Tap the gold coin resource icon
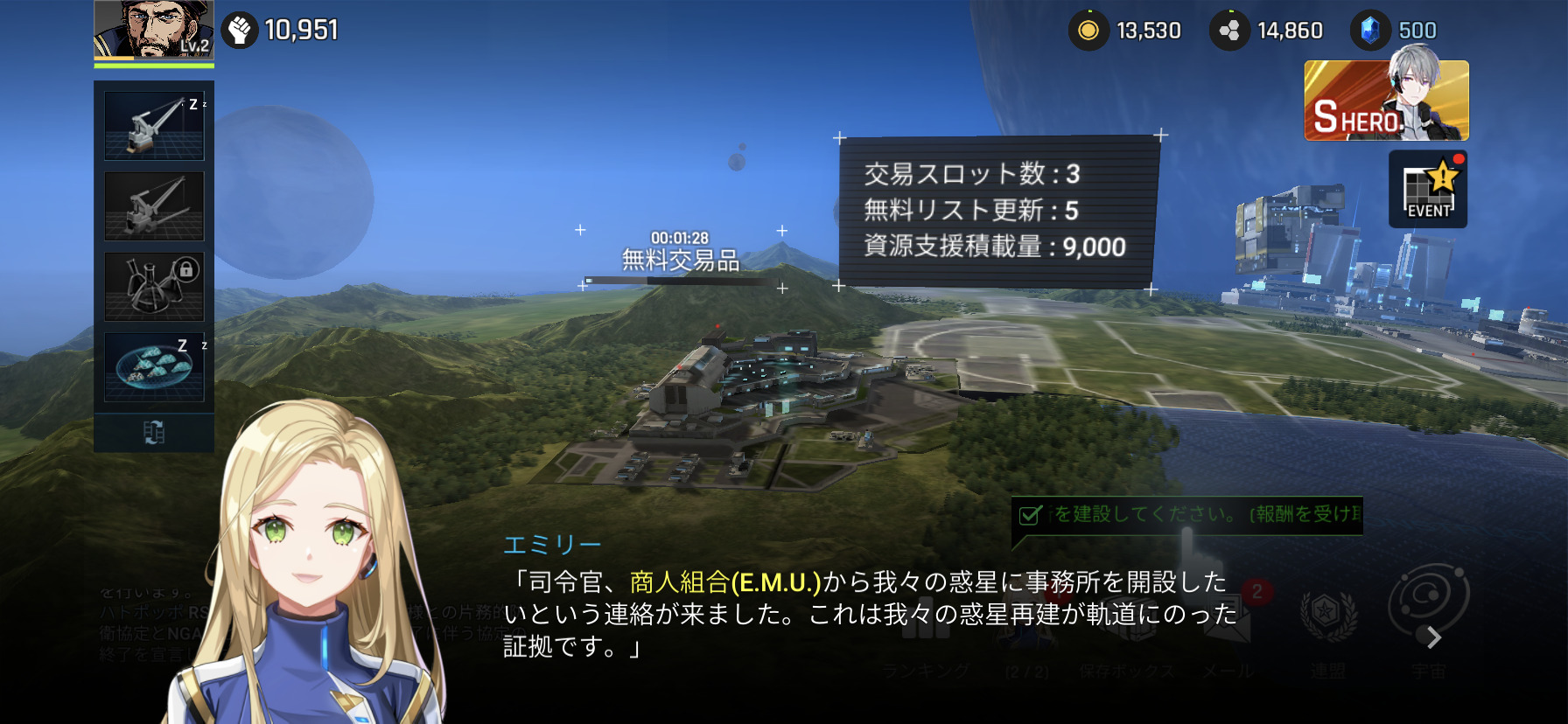This screenshot has height=724, width=1568. click(x=1088, y=31)
